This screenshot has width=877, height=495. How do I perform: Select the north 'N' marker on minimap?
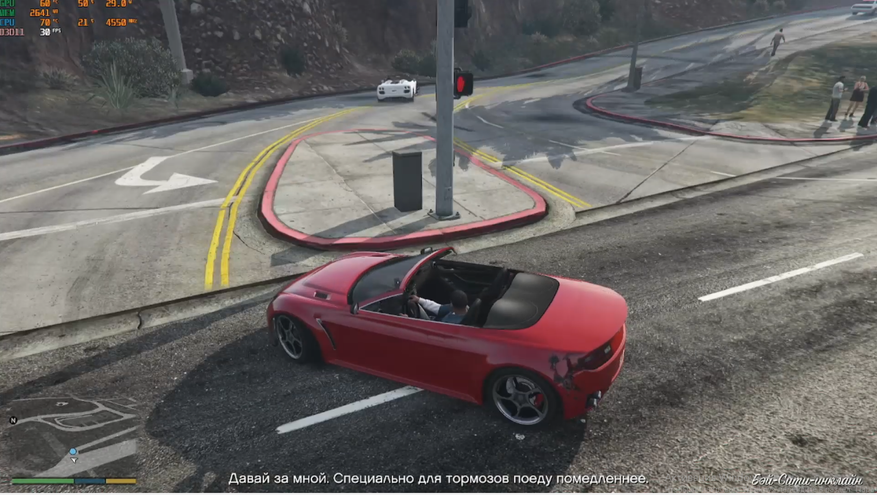(14, 420)
